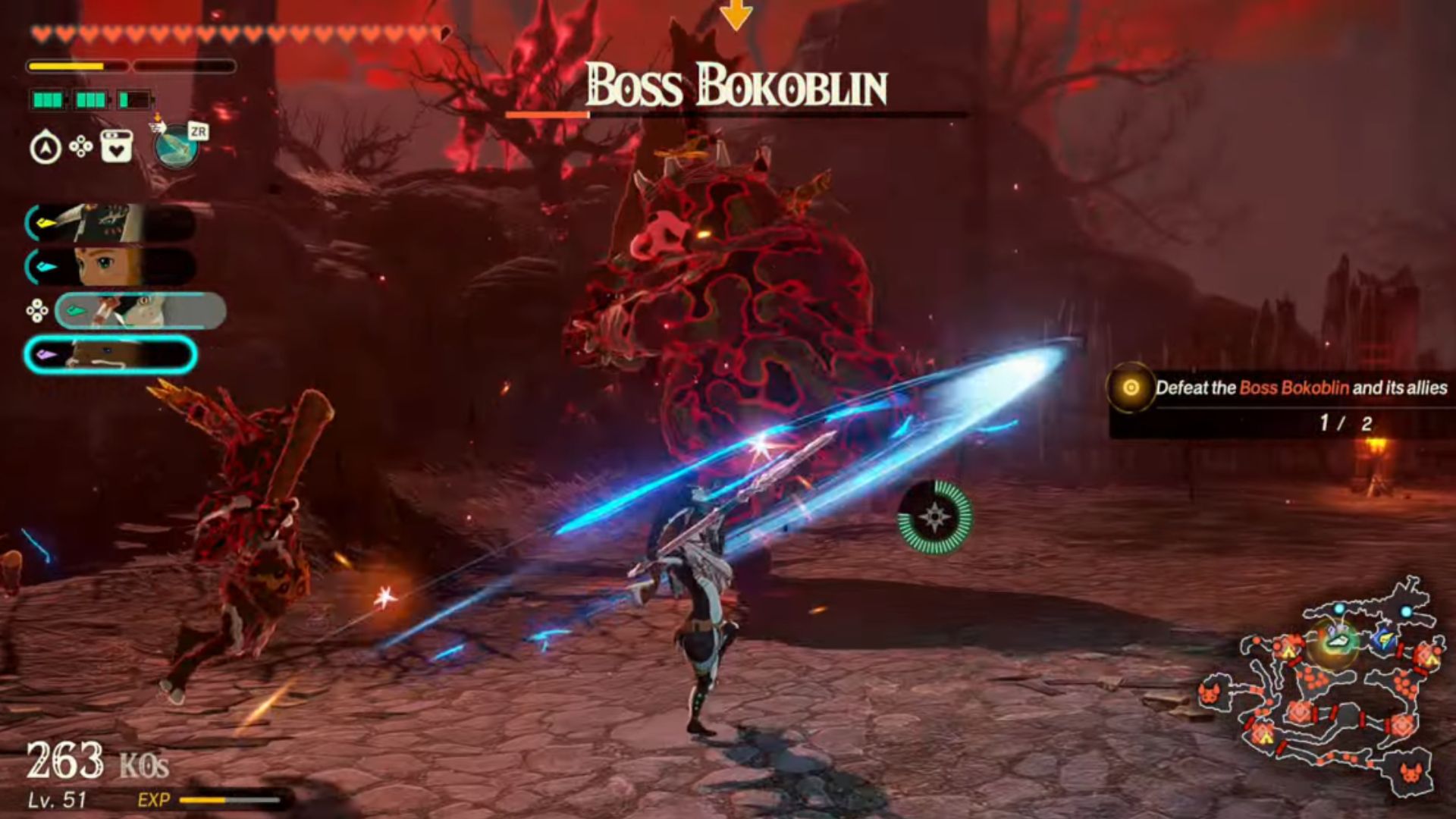Viewport: 1456px width, 819px height.
Task: Click the far-left boss marker on the minimap
Action: coord(1210,694)
